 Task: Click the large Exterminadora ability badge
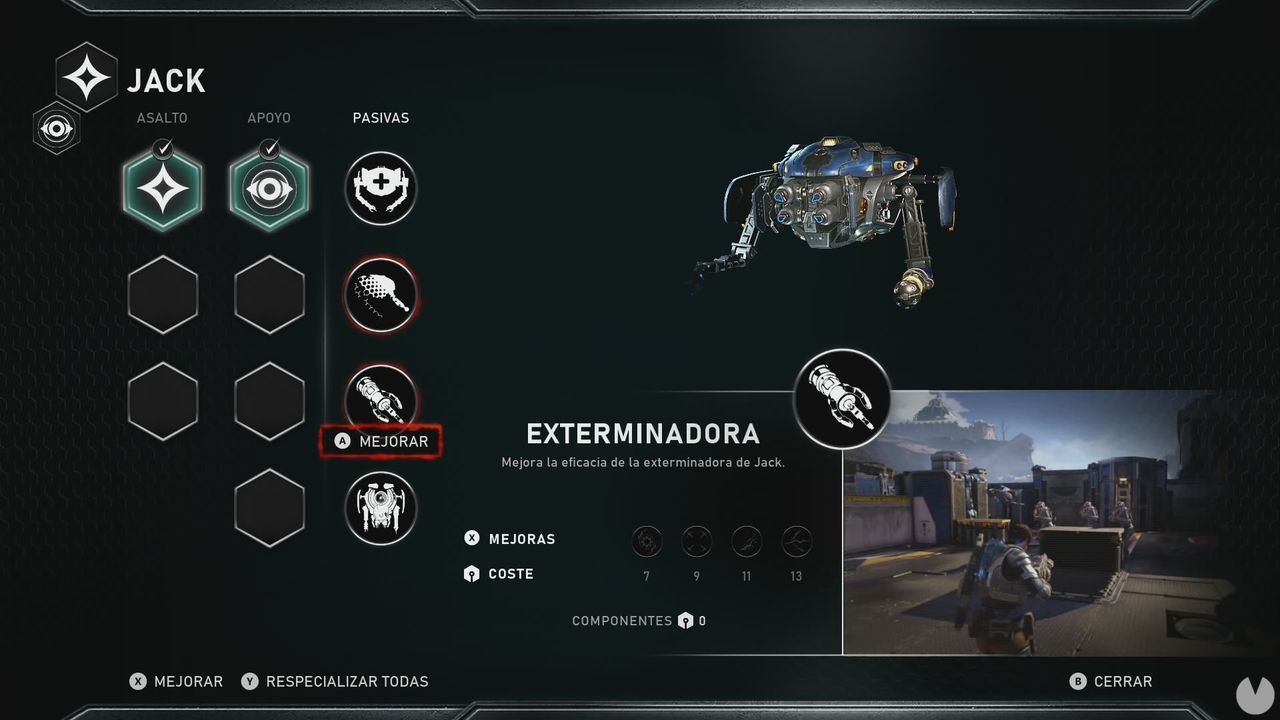[842, 398]
